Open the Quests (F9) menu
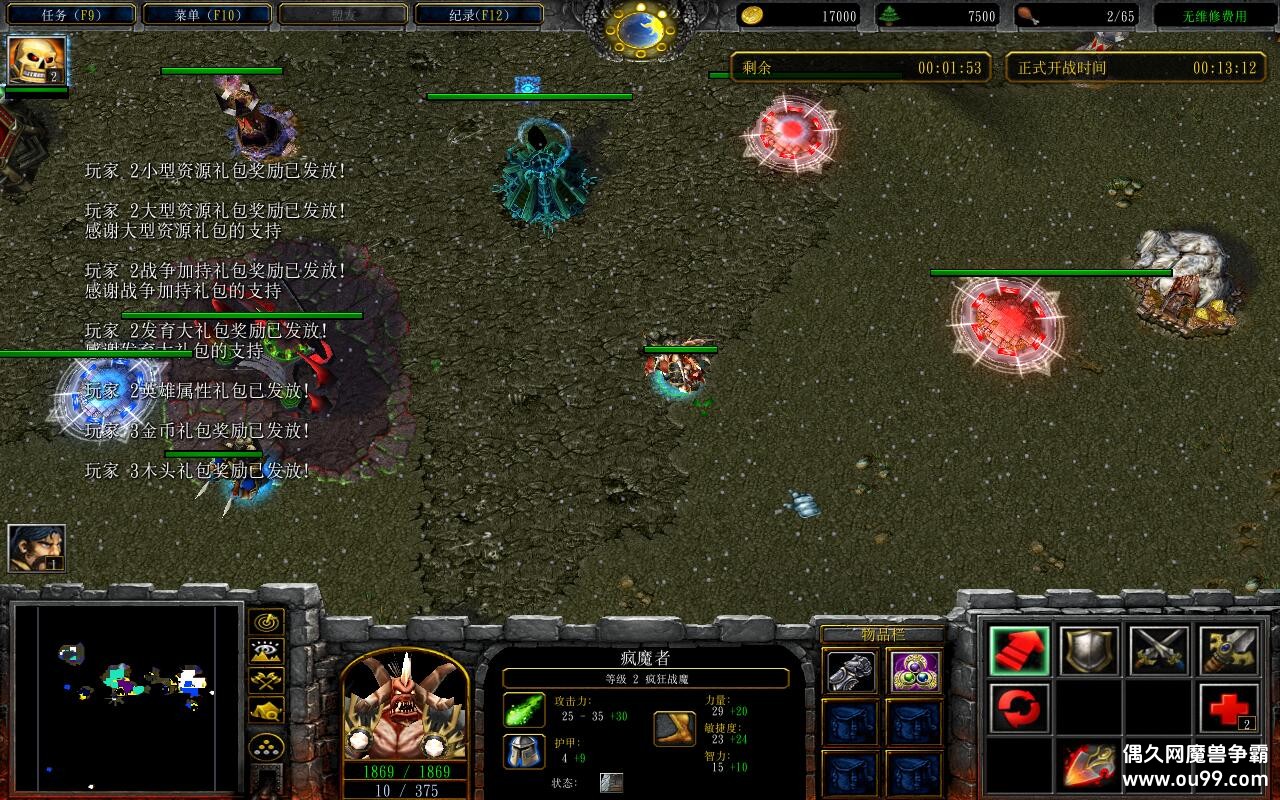 pos(71,15)
